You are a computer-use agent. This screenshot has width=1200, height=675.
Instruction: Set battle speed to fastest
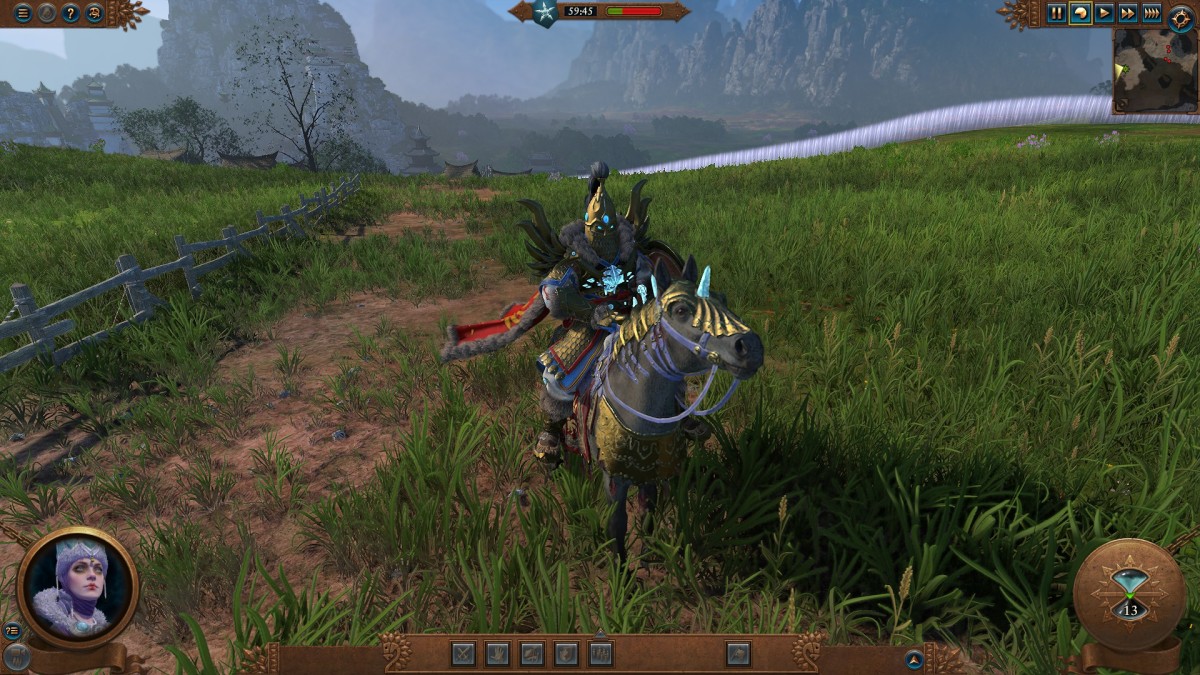[x=1152, y=13]
